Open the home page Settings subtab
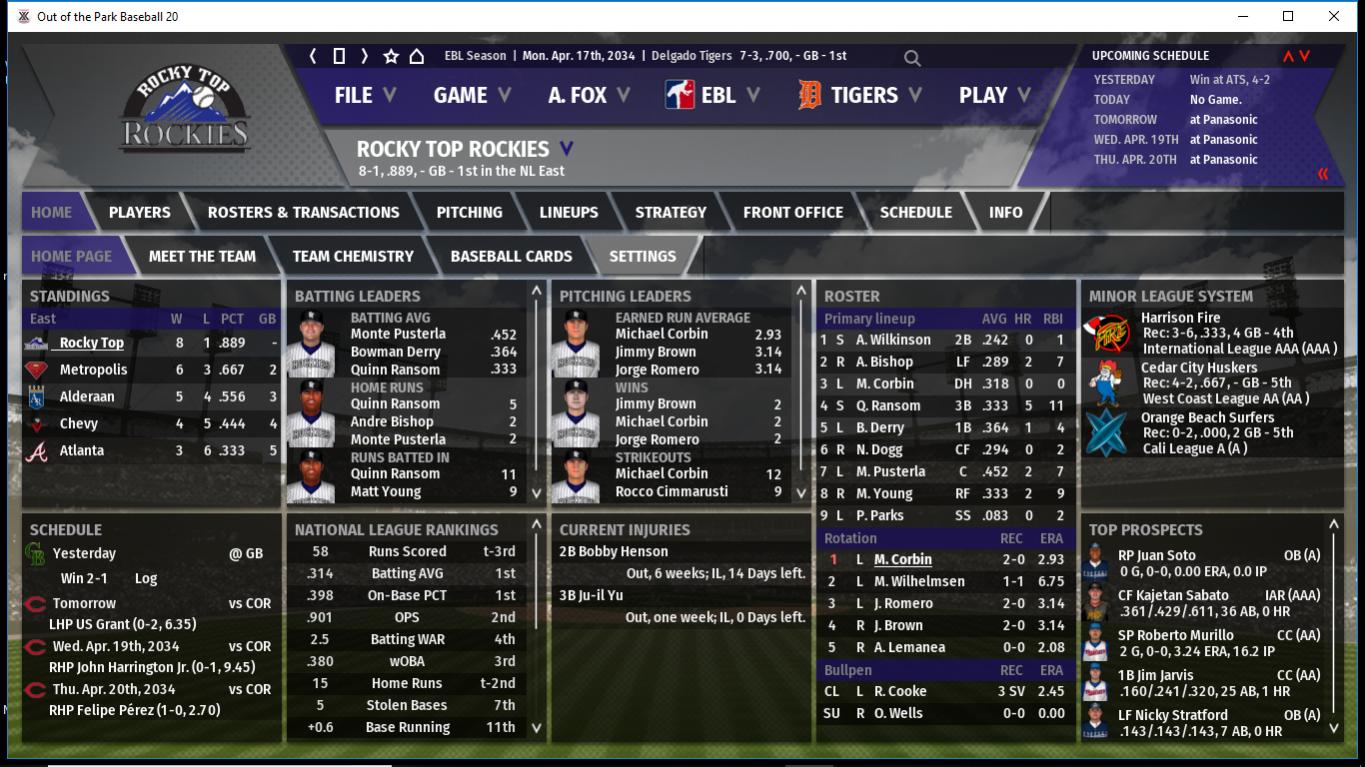 (642, 256)
